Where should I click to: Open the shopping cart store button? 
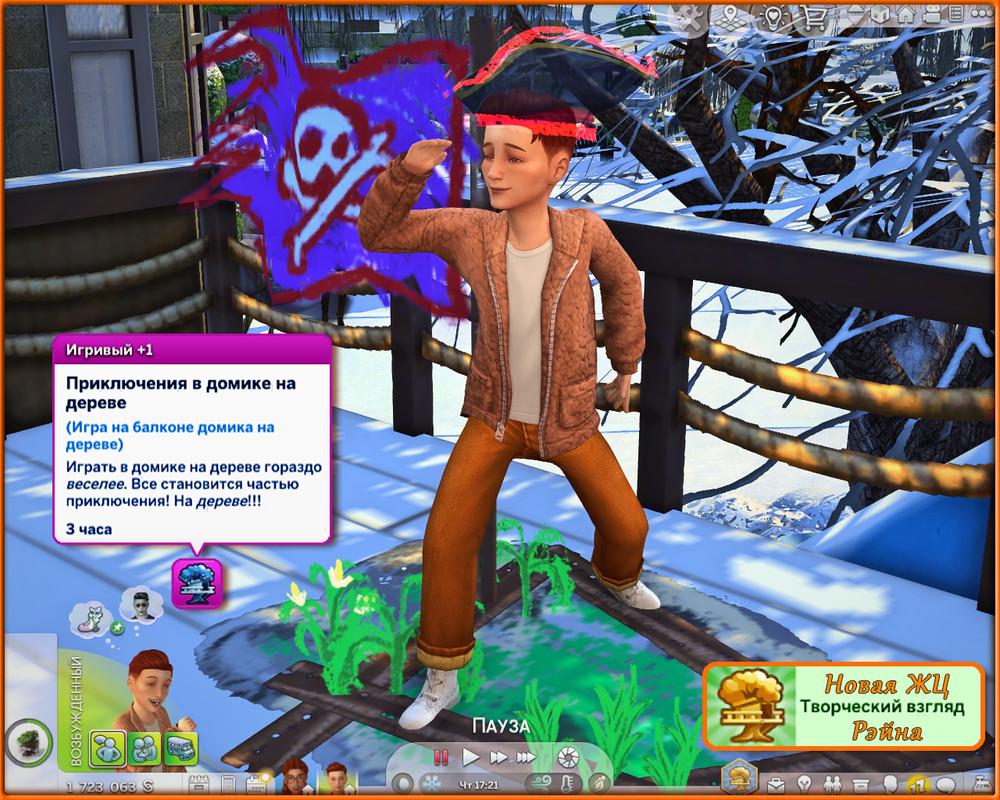[814, 15]
